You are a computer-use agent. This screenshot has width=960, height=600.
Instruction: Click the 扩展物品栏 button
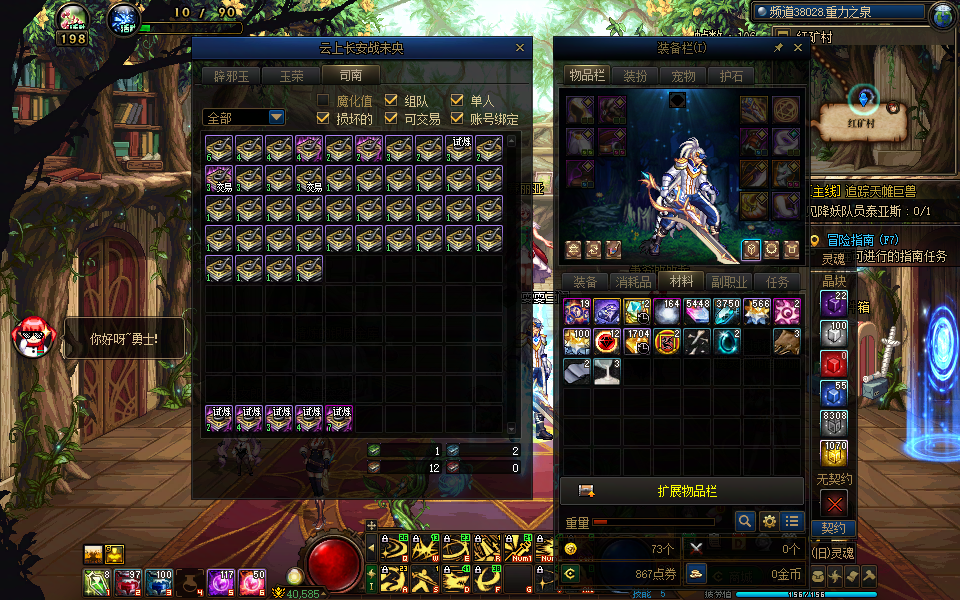686,491
